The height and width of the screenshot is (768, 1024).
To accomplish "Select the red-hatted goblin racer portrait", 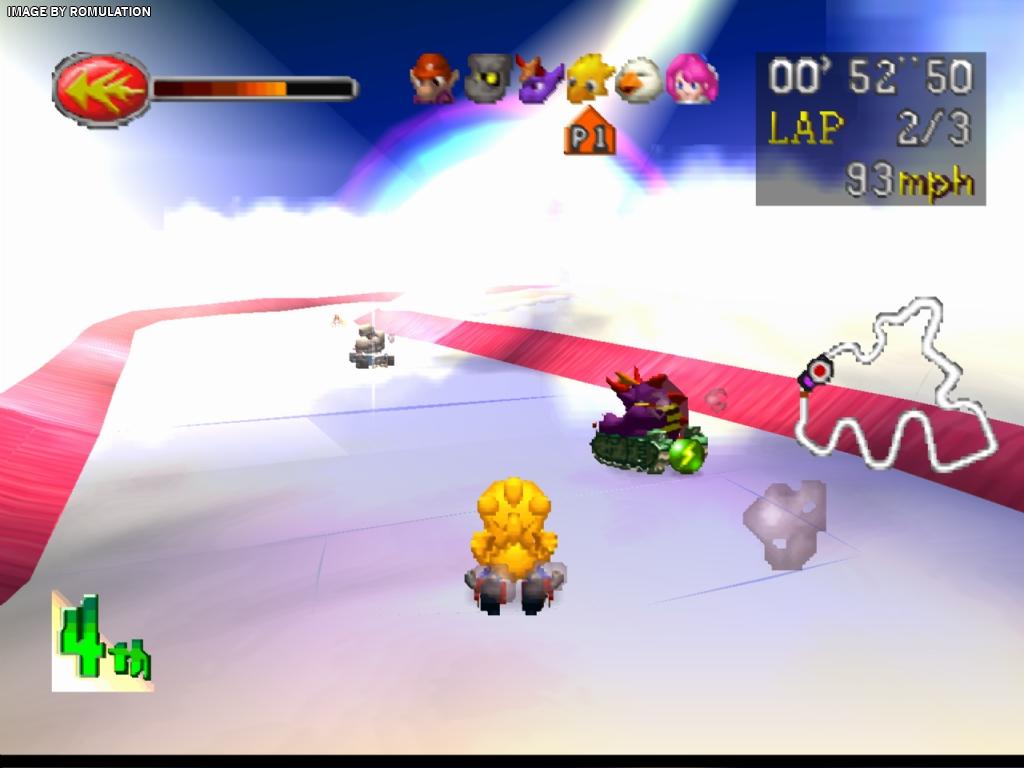I will coord(435,79).
